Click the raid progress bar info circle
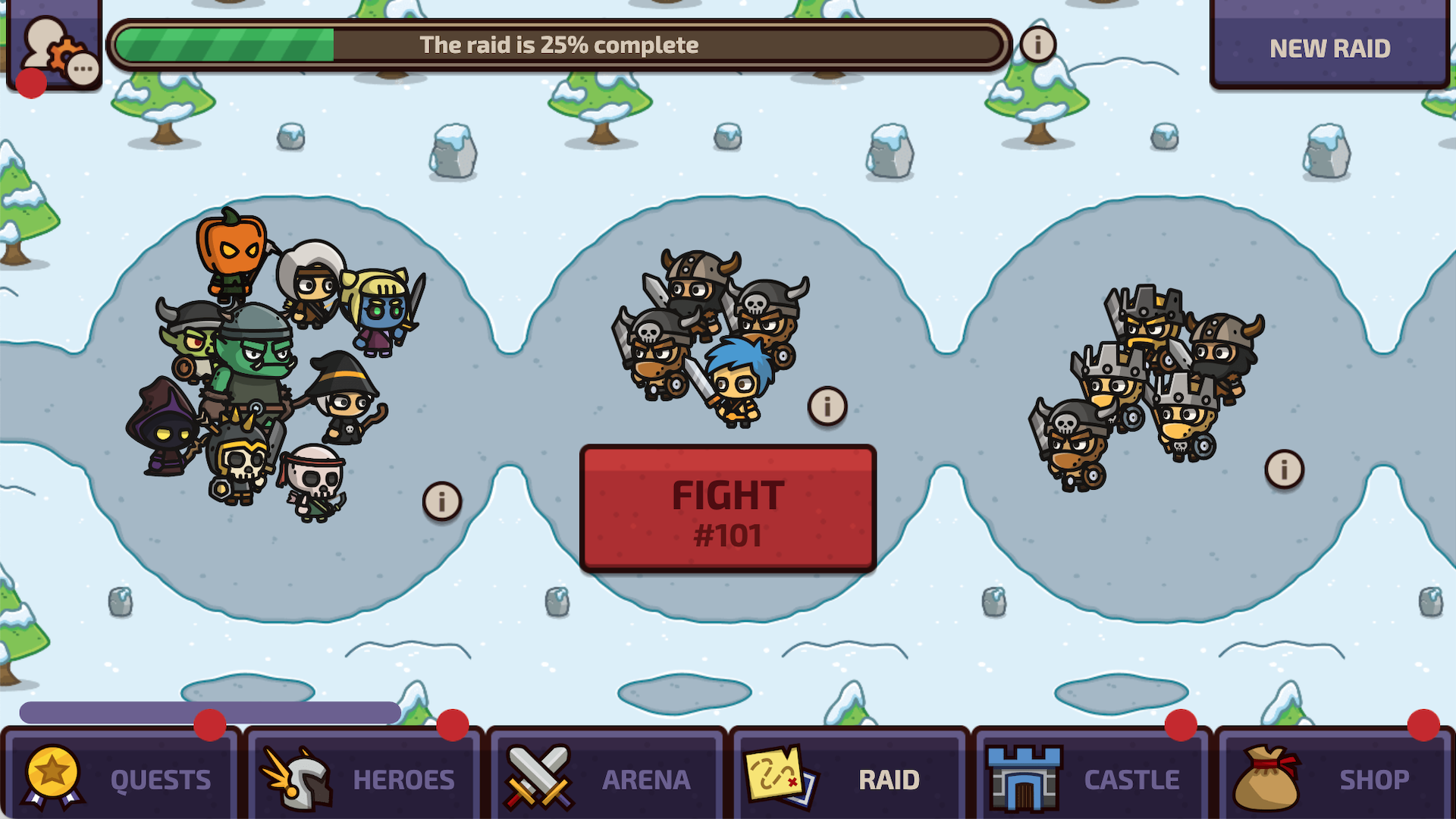Viewport: 1456px width, 819px height. [1037, 44]
